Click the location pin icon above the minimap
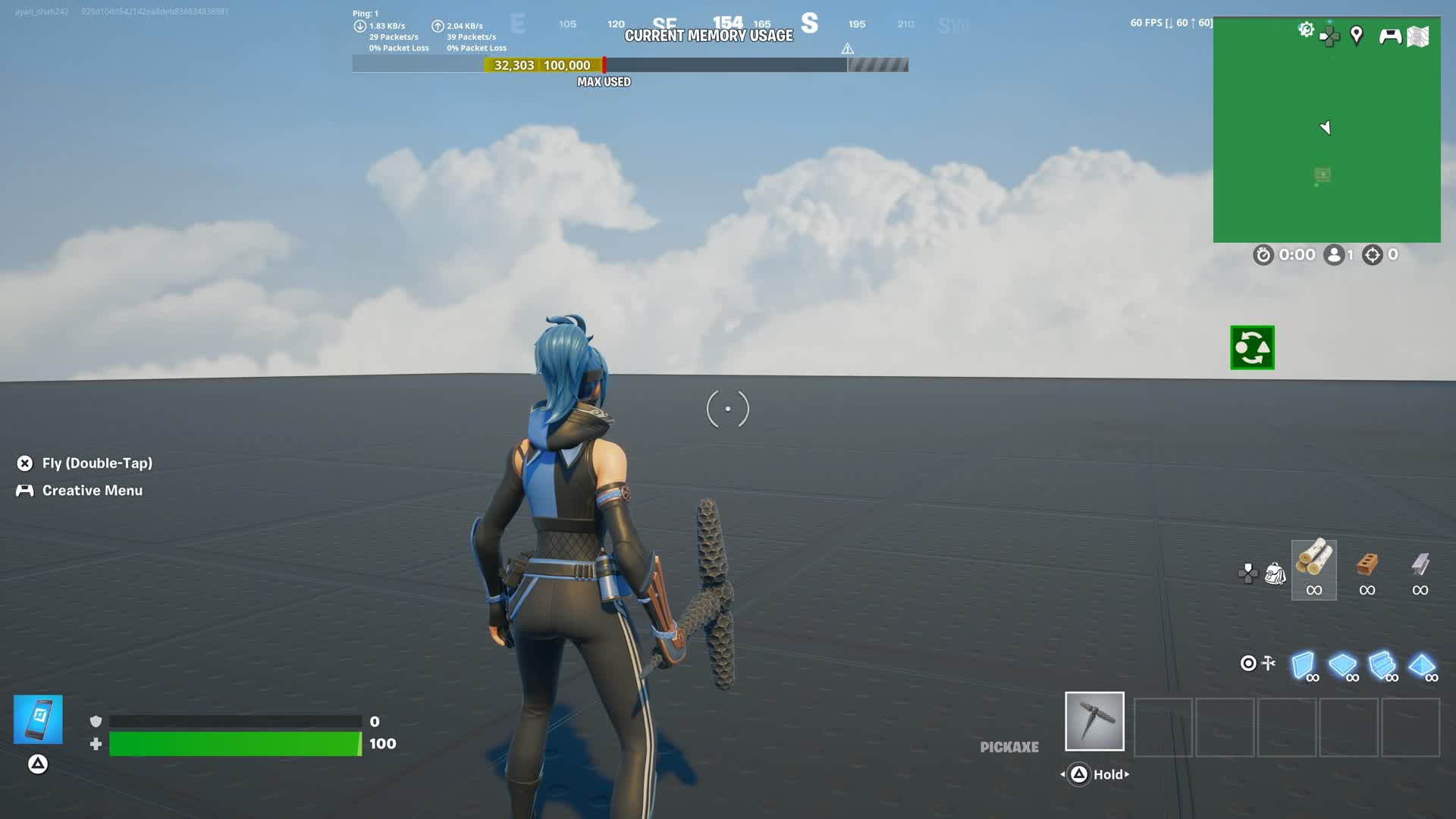The image size is (1456, 819). [x=1357, y=34]
